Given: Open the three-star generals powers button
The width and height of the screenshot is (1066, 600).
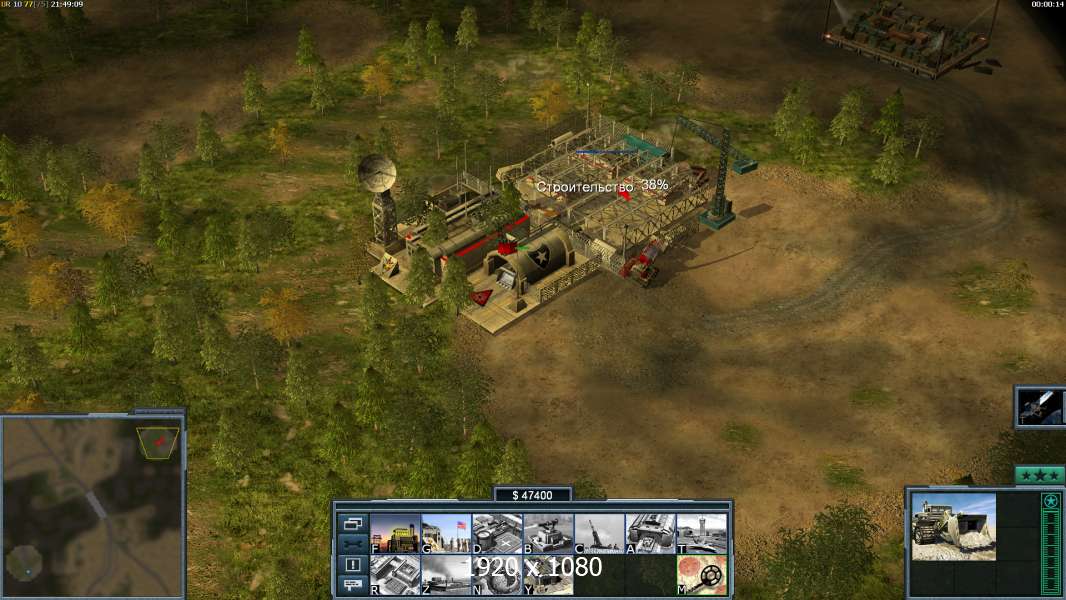Looking at the screenshot, I should pos(1039,475).
